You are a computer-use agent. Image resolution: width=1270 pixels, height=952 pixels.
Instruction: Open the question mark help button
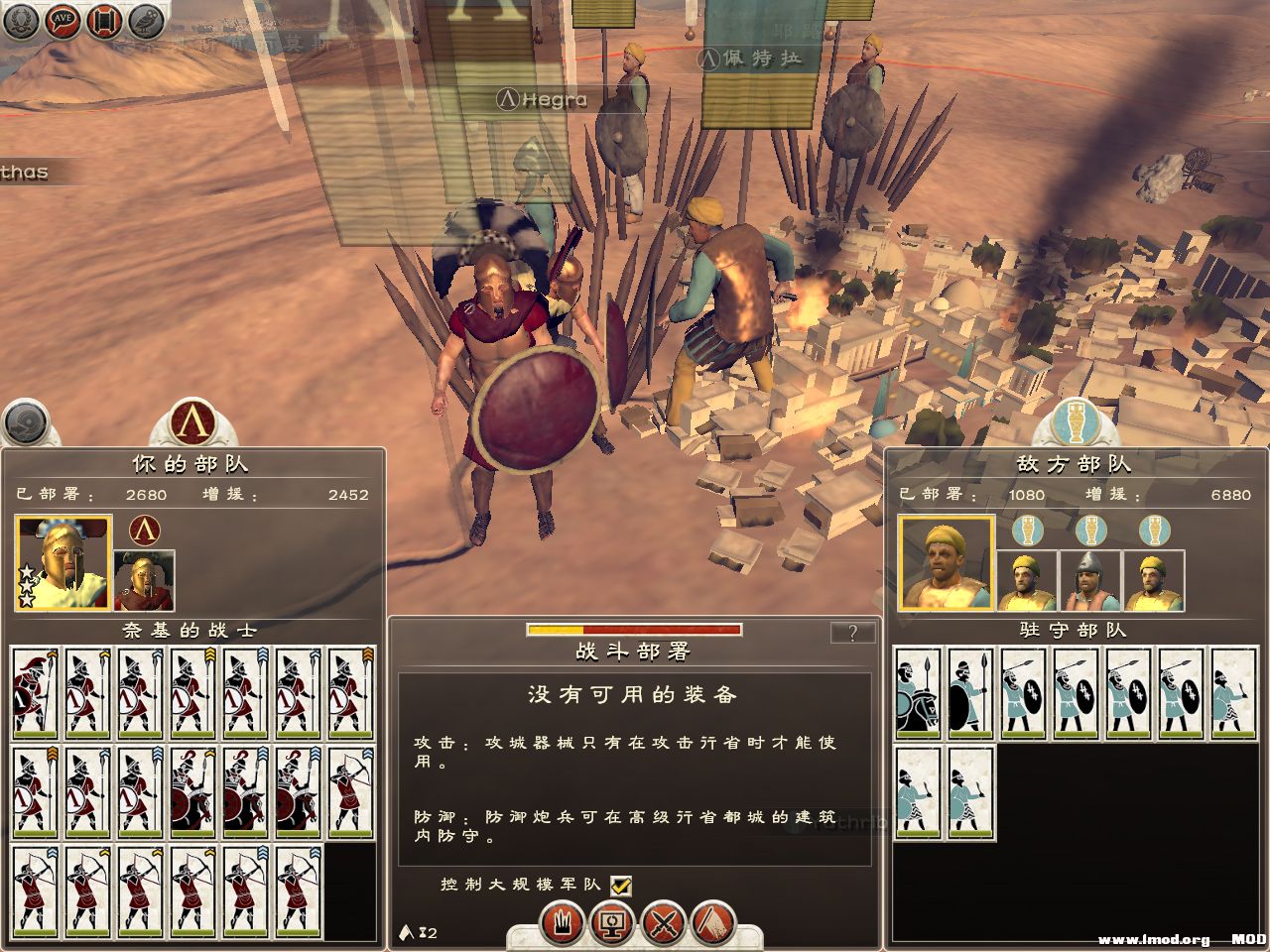pos(852,633)
